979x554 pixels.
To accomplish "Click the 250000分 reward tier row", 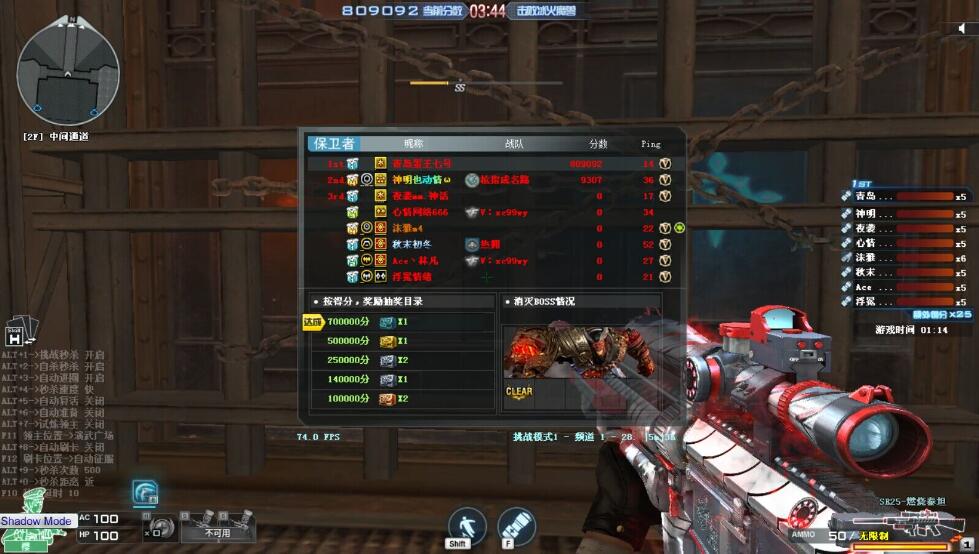I will click(x=400, y=360).
